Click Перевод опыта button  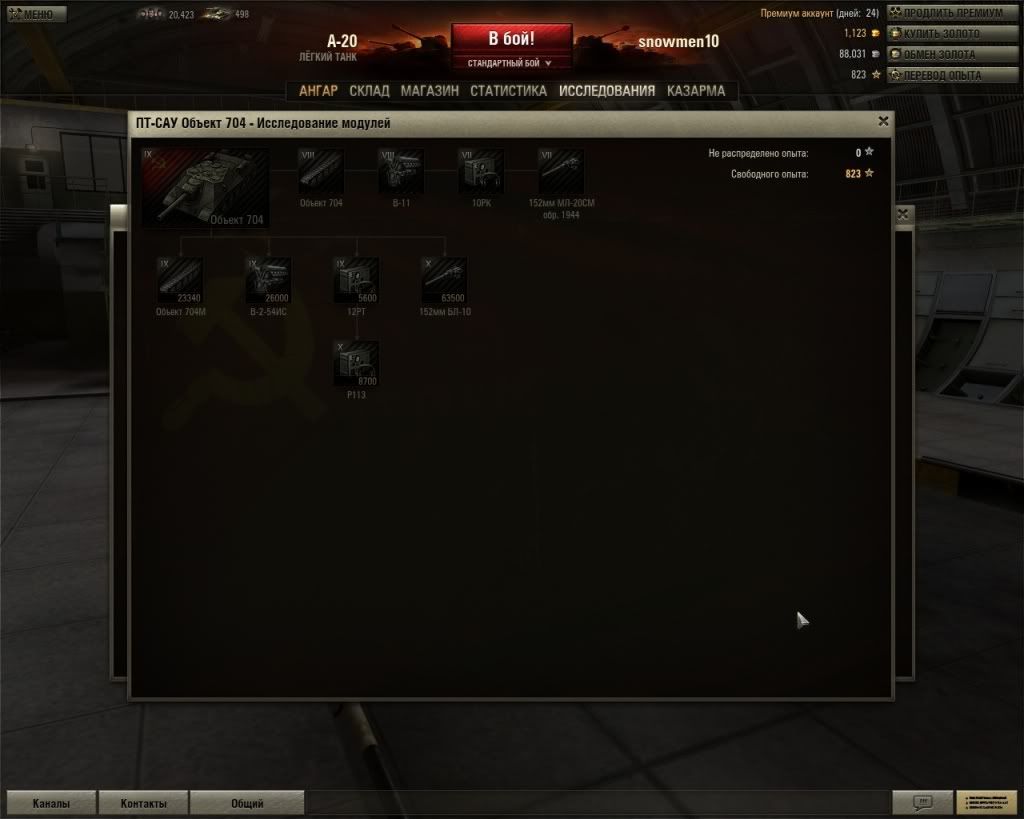pos(942,75)
